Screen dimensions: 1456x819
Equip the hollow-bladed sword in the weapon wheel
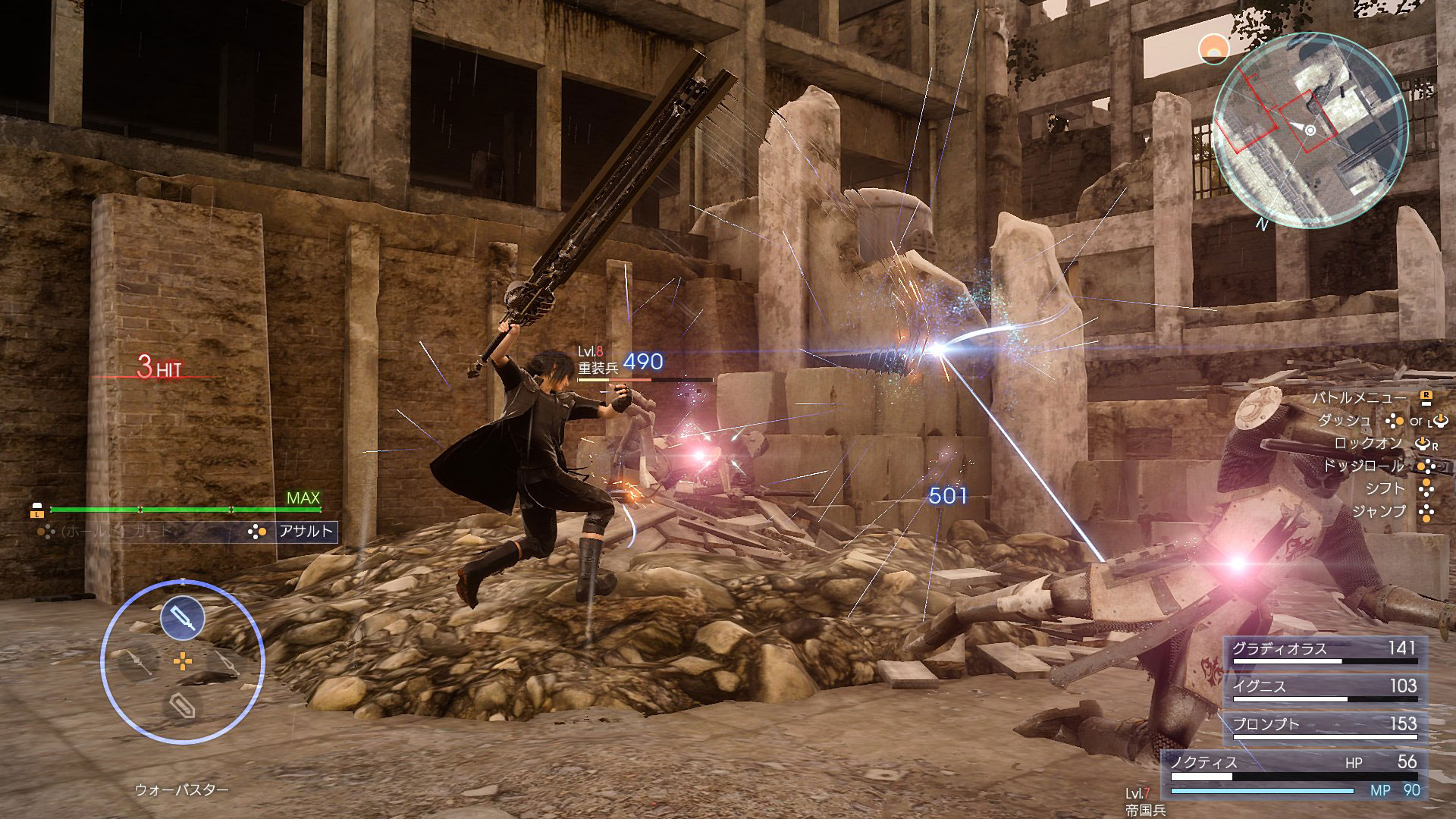(225, 662)
